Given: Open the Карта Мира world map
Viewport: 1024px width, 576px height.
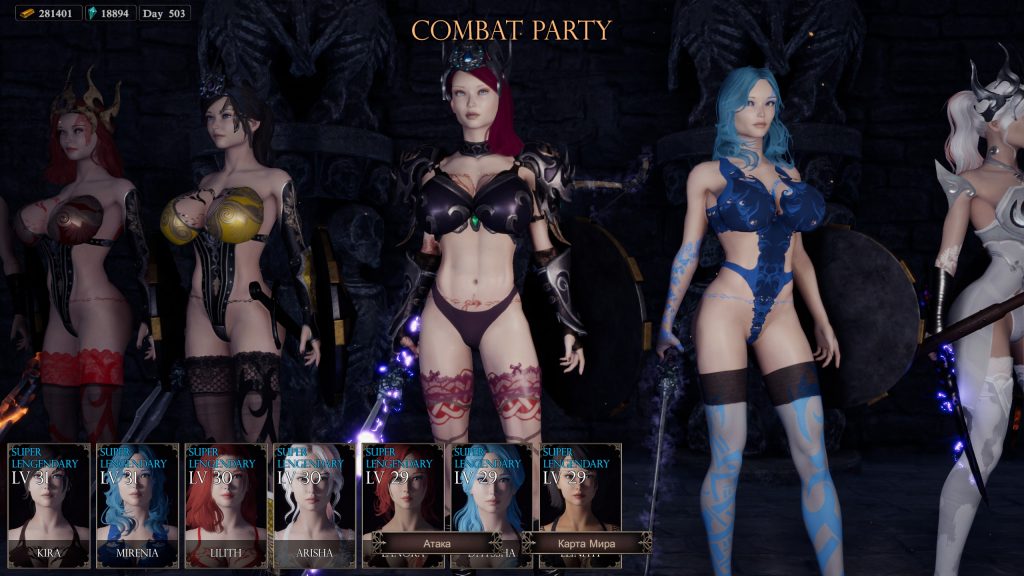Looking at the screenshot, I should [x=587, y=543].
